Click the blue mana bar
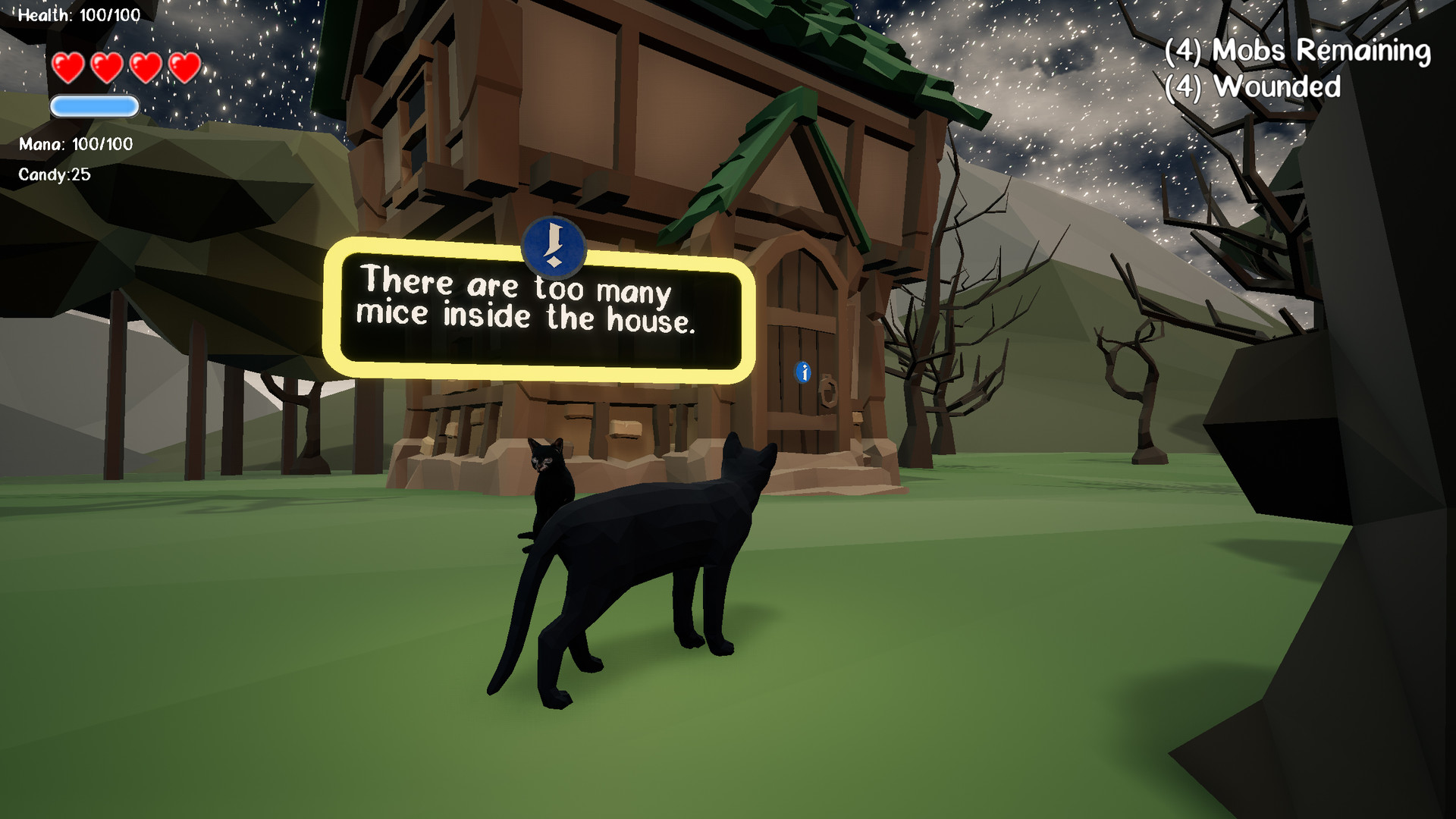 point(93,107)
